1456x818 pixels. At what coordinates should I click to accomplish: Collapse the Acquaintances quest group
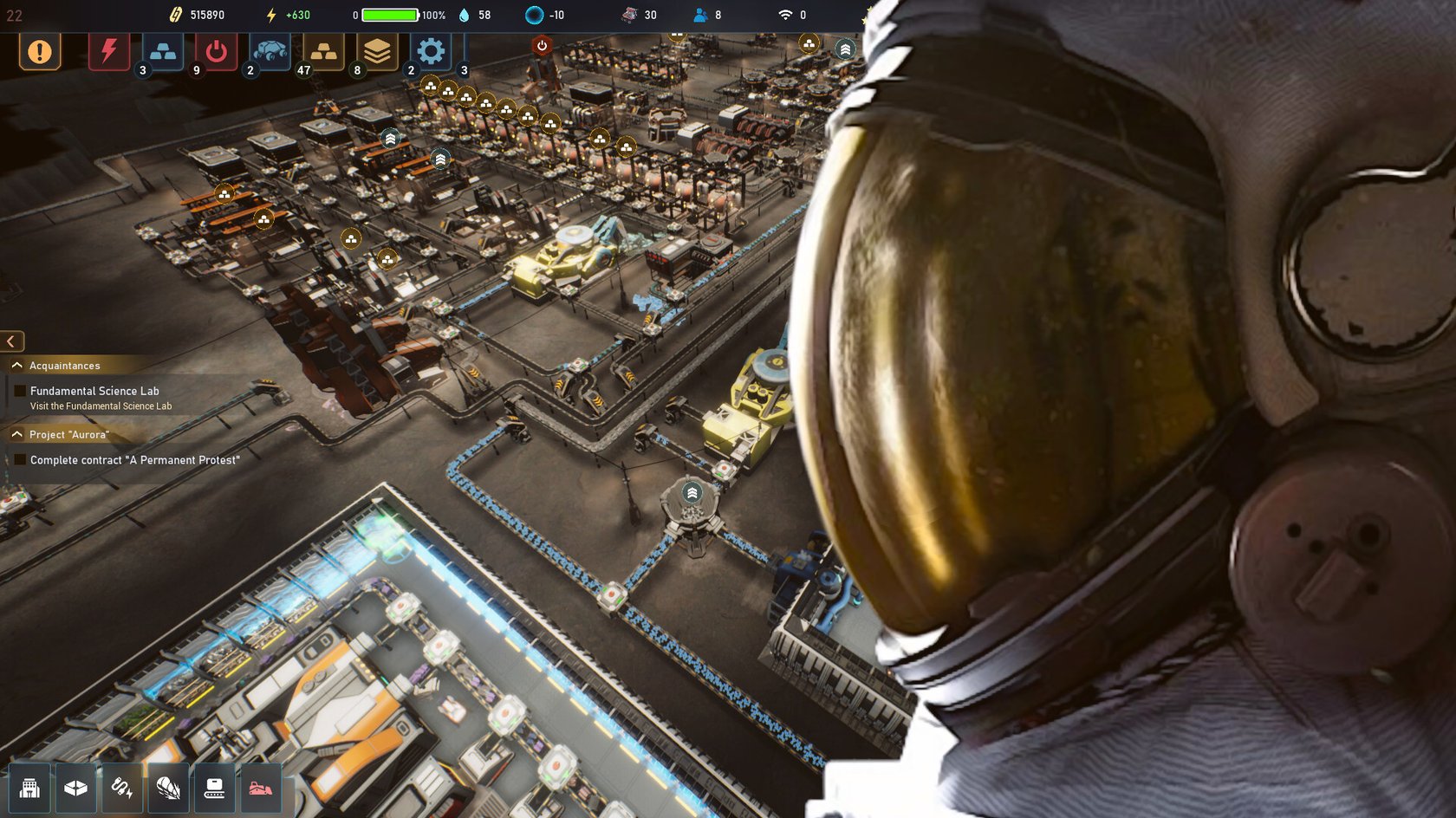click(x=17, y=366)
